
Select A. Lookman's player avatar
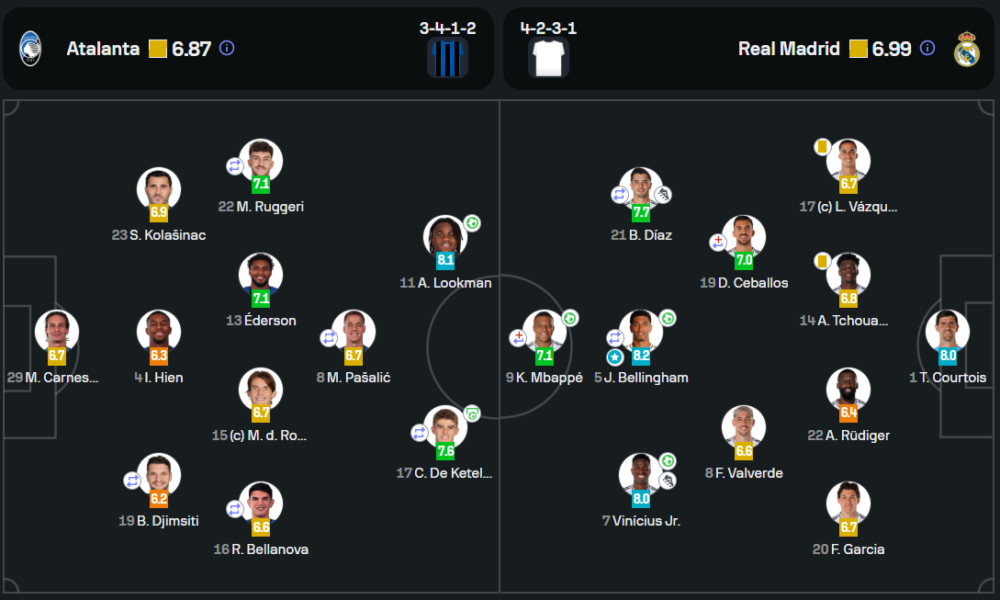click(x=446, y=238)
